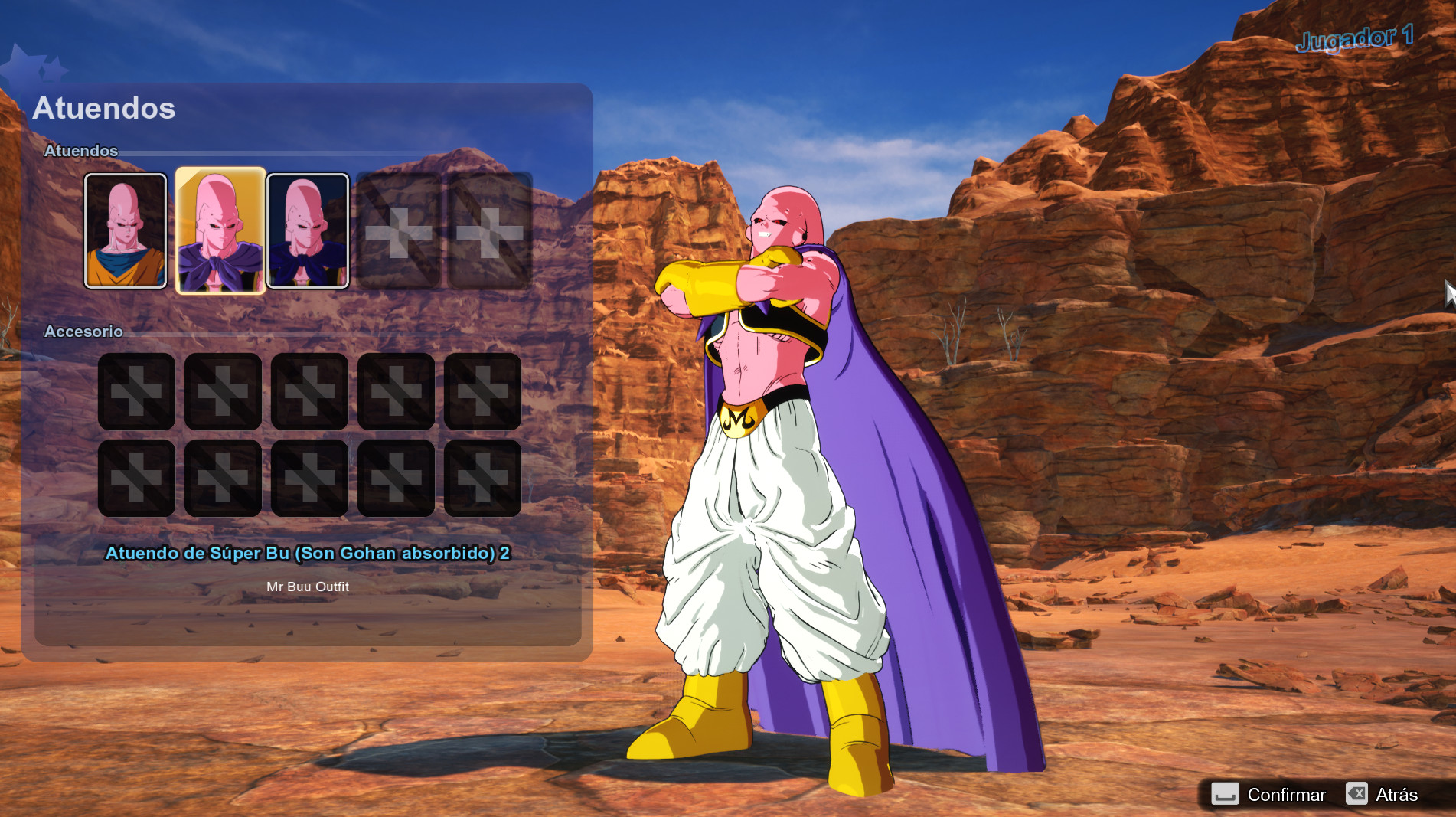Click the Atuendos section header

(80, 151)
